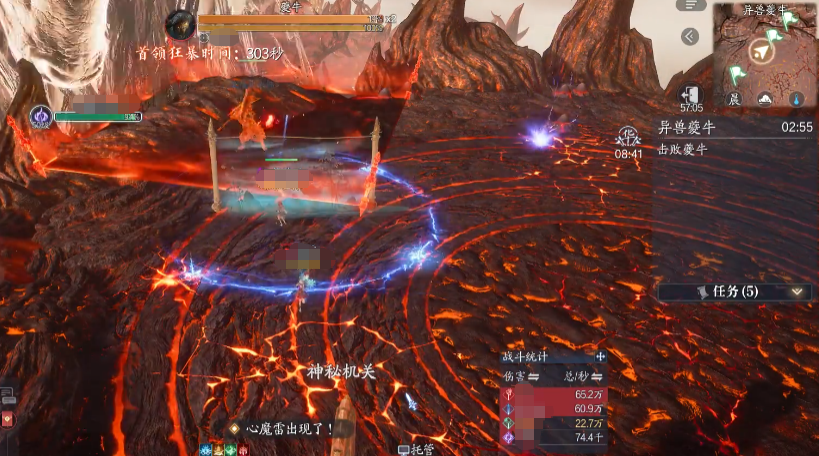This screenshot has height=456, width=819.
Task: Move the 战斗统计 panel with the cross button
Action: click(600, 356)
